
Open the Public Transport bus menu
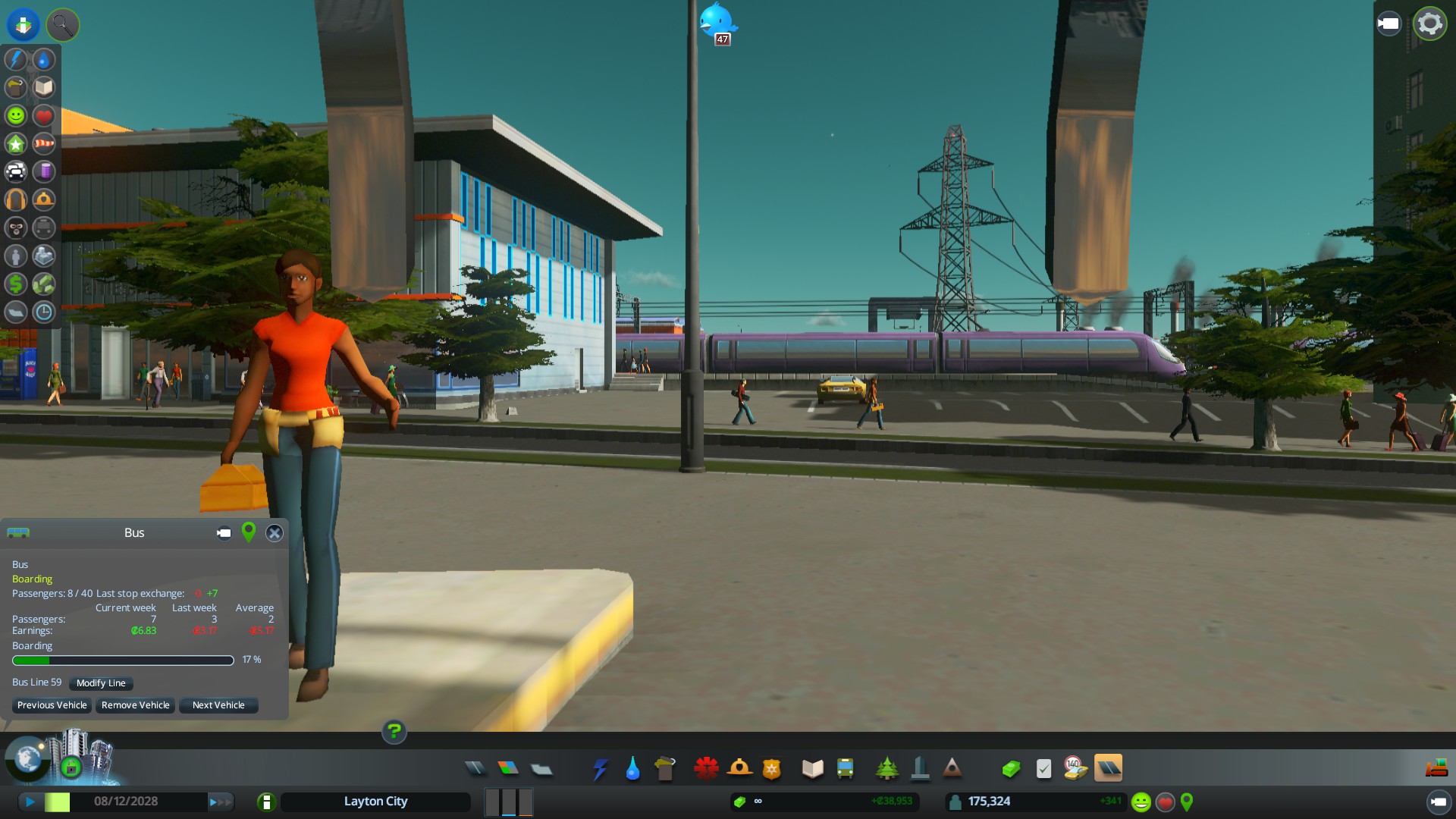point(846,769)
